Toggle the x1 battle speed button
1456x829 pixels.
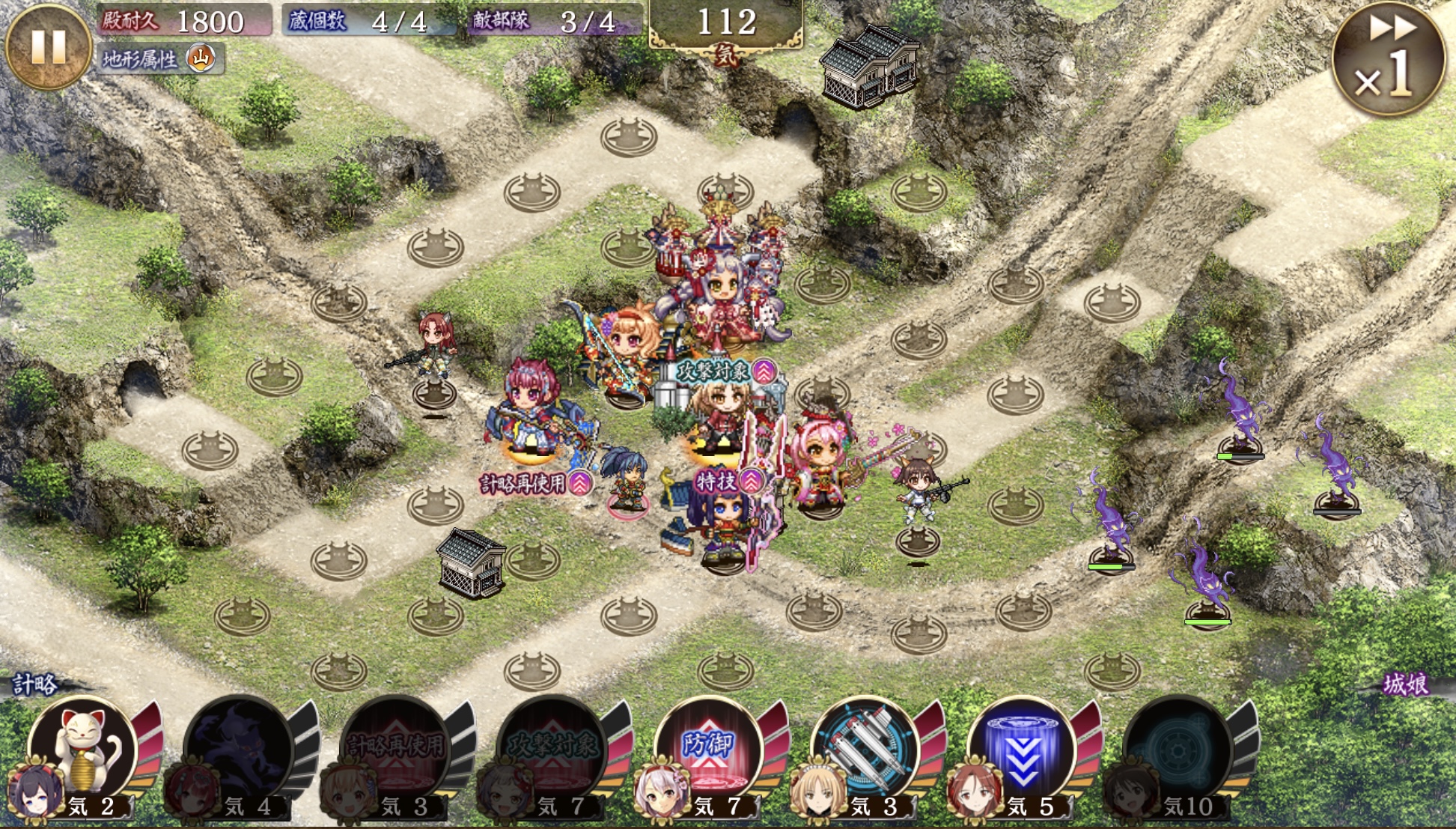tap(1388, 58)
